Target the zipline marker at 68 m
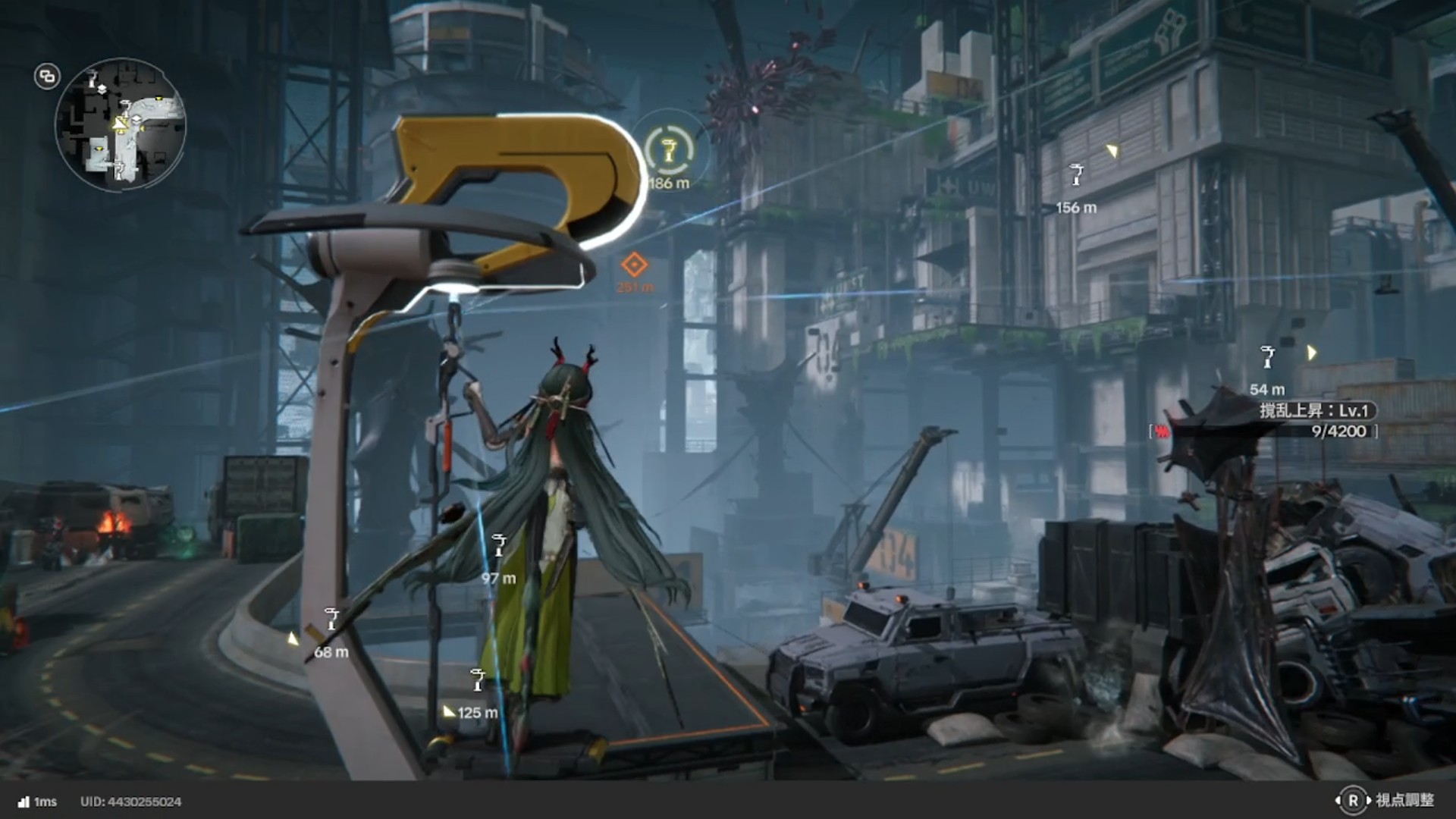 331,619
